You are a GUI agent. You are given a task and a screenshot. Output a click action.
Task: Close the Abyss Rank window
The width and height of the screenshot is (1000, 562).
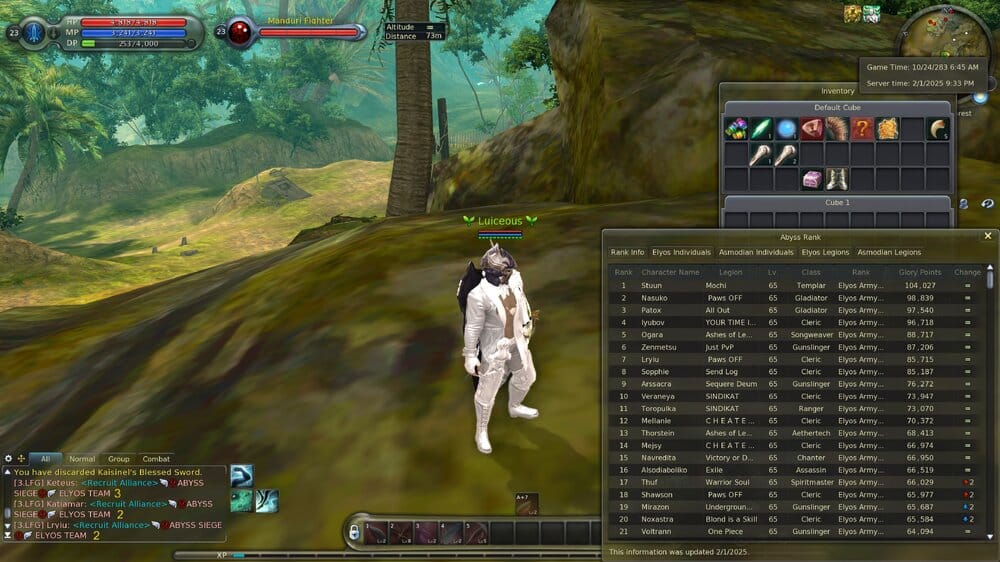pyautogui.click(x=988, y=236)
